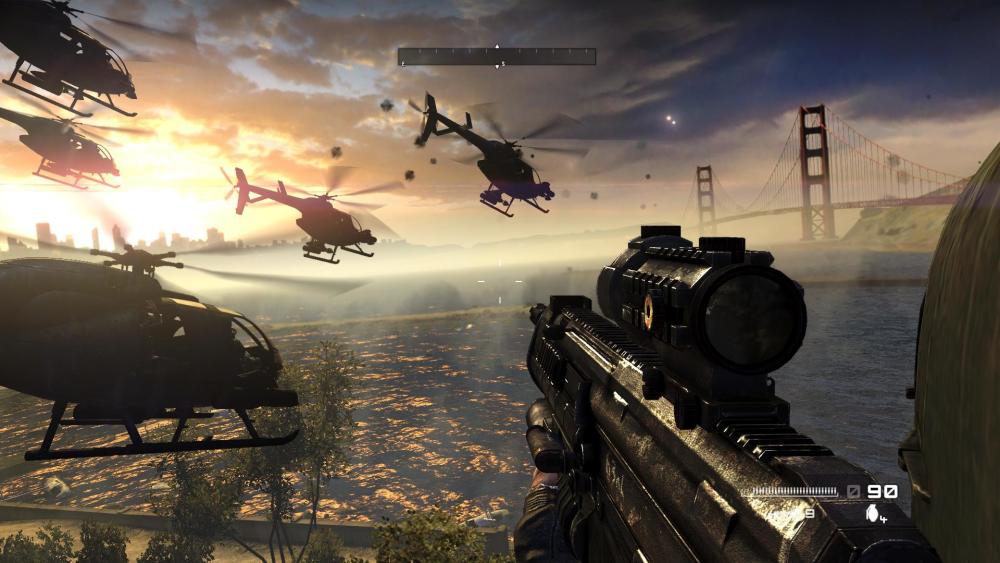Click the compass heading bar
Image resolution: width=1000 pixels, height=563 pixels.
pos(496,57)
